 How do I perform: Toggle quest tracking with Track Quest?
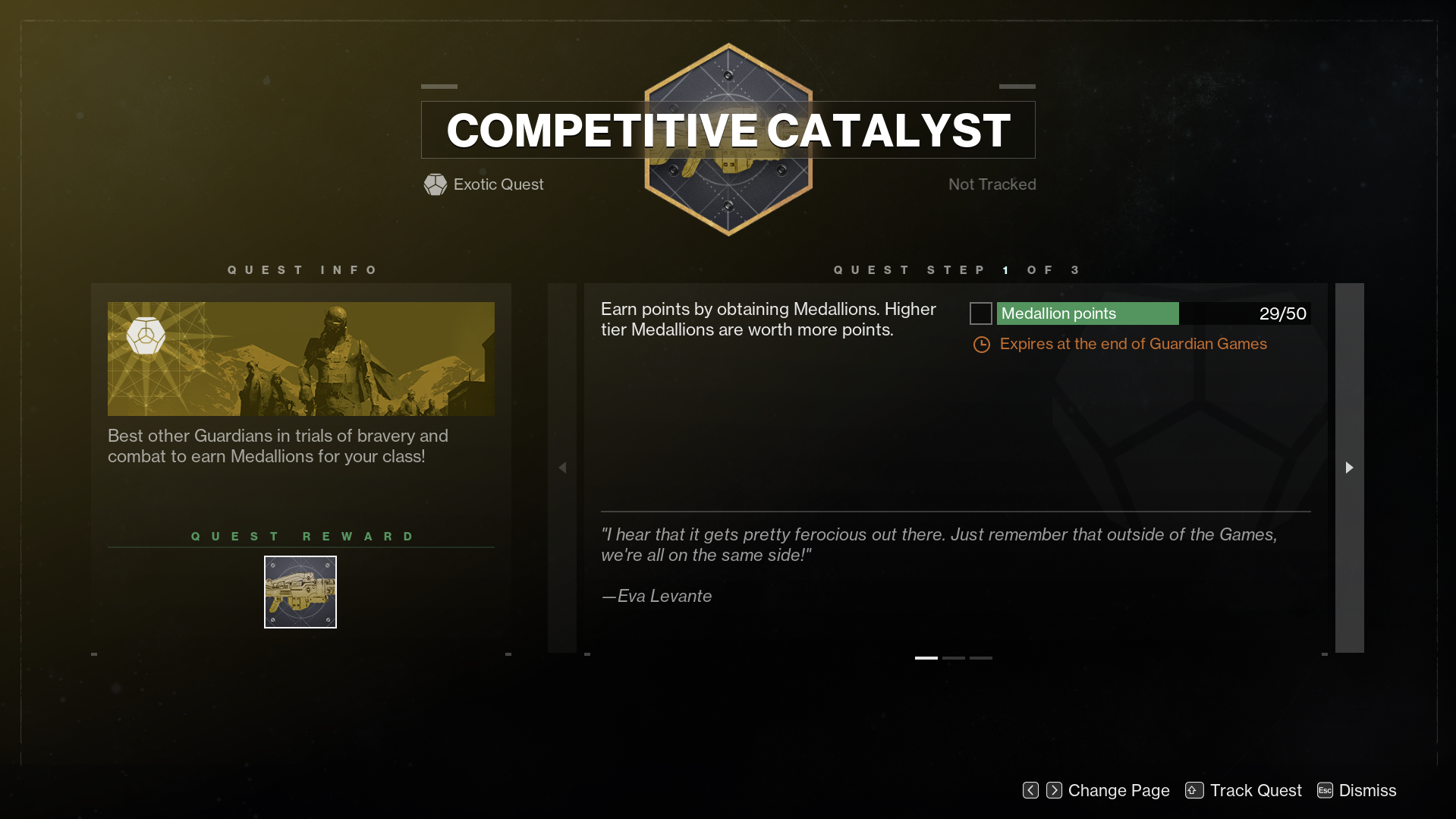point(1256,790)
